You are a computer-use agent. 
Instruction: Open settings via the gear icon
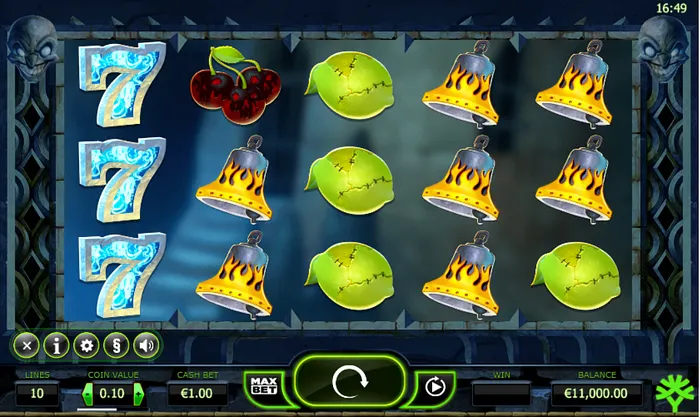87,346
